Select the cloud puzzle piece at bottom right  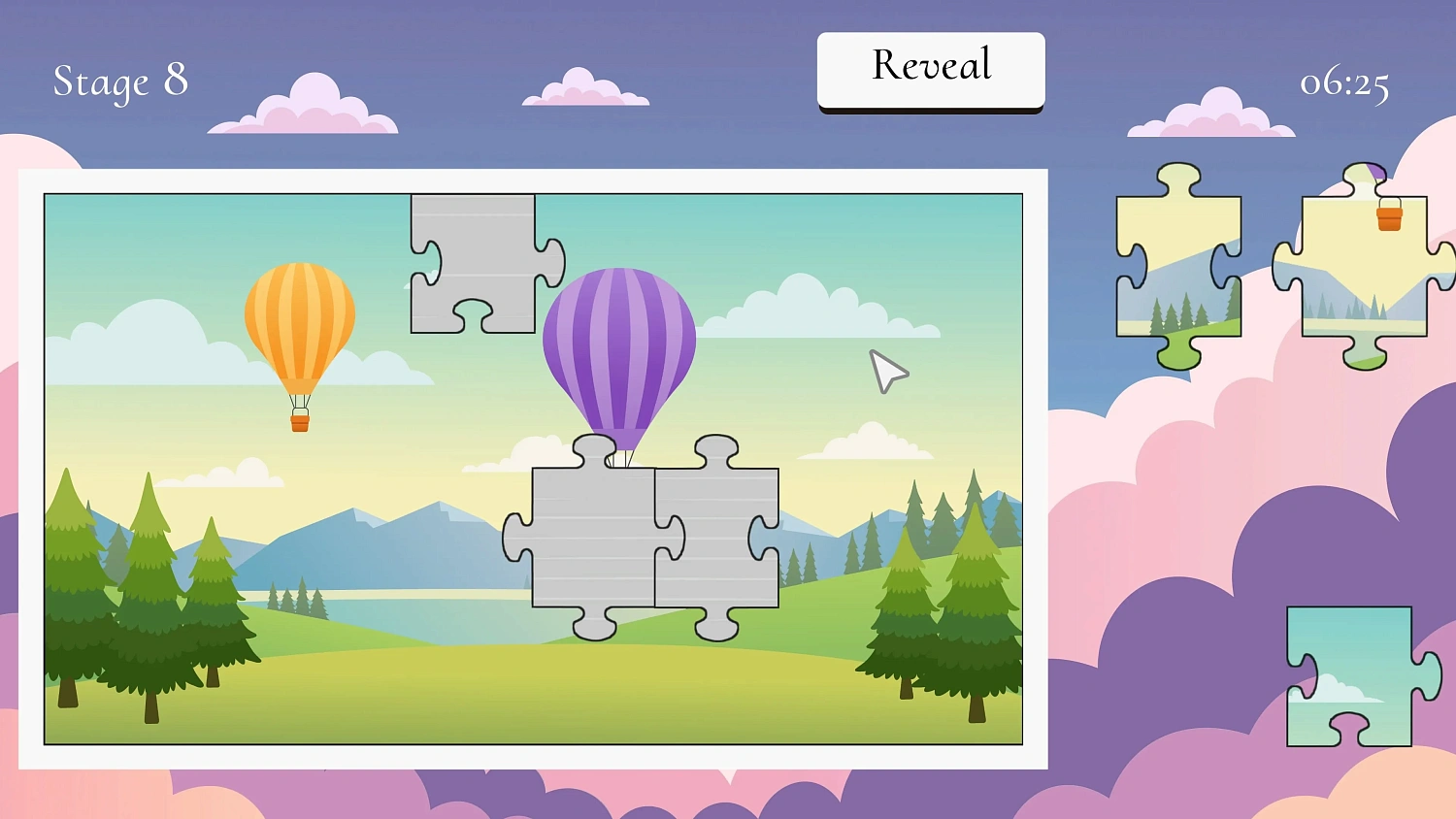[1349, 674]
